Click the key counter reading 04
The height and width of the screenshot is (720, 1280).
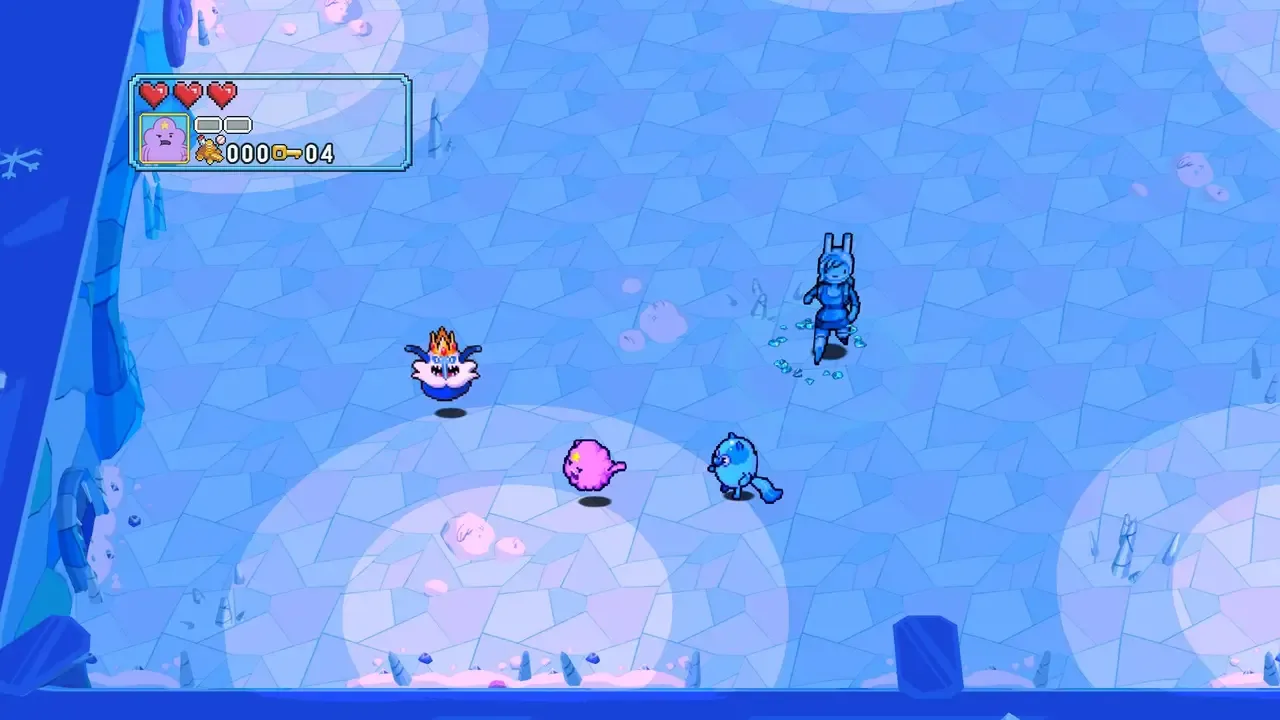(x=318, y=152)
